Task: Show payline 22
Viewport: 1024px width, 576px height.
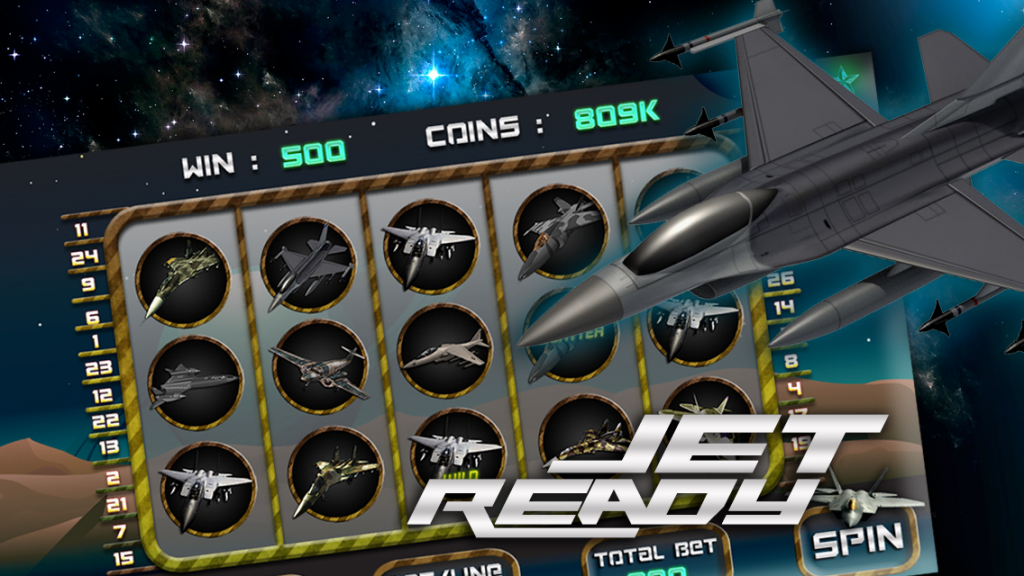Action: 106,421
